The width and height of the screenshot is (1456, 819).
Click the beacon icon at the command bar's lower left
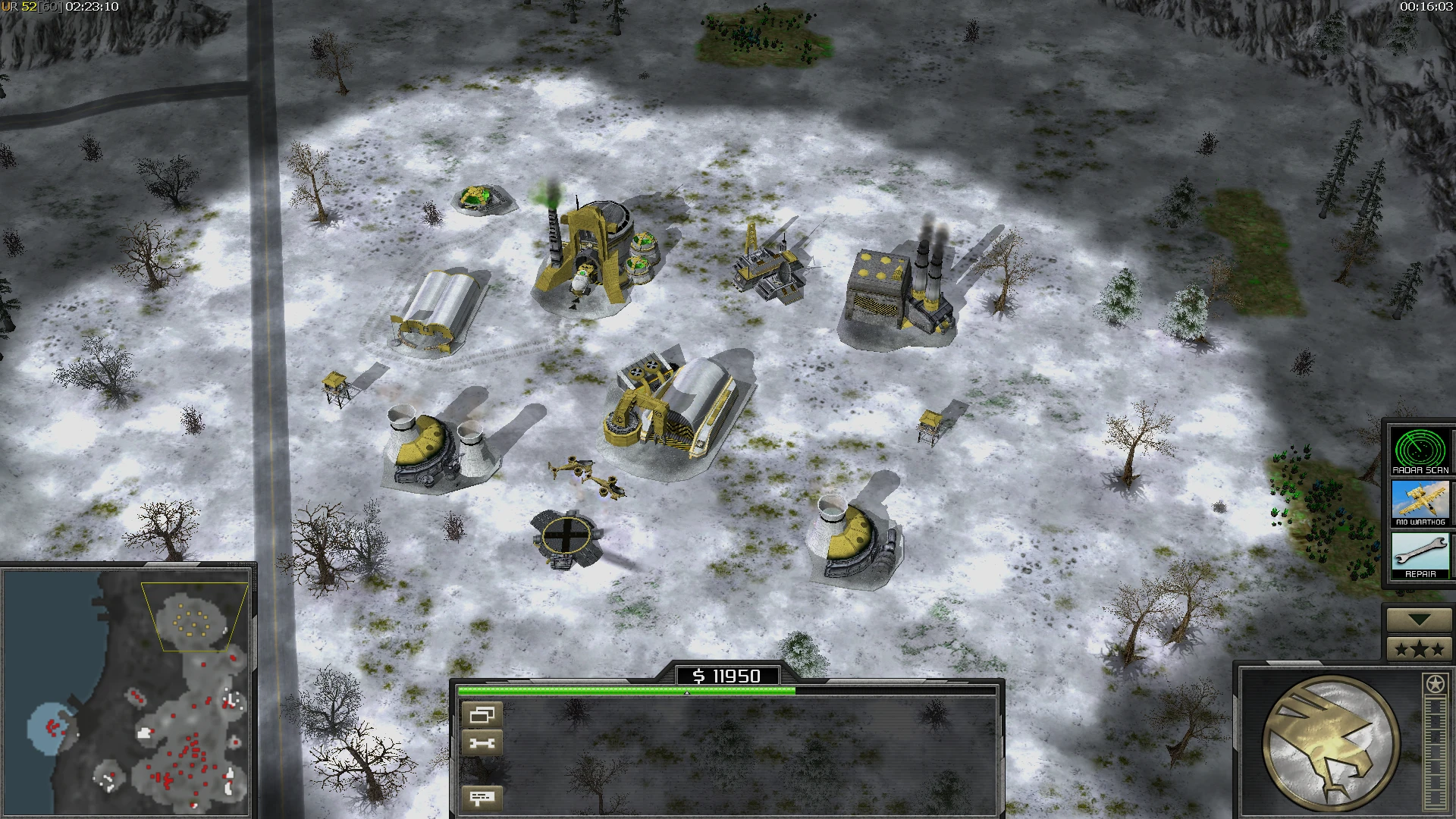482,797
